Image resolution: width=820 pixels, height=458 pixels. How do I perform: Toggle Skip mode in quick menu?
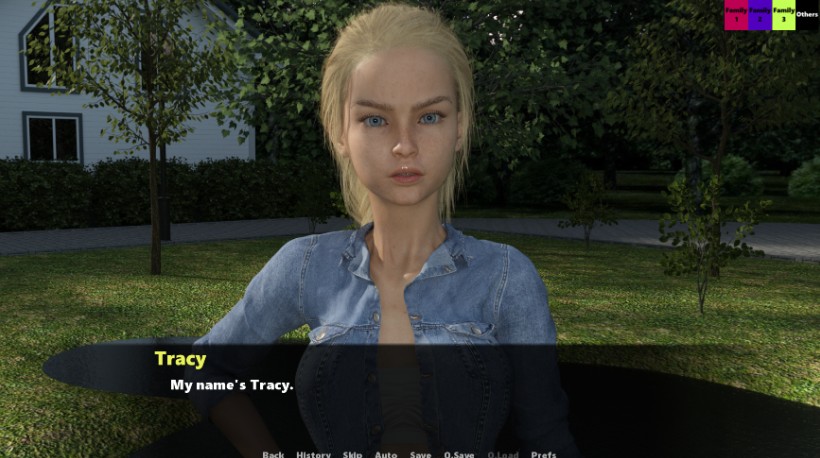click(x=352, y=454)
